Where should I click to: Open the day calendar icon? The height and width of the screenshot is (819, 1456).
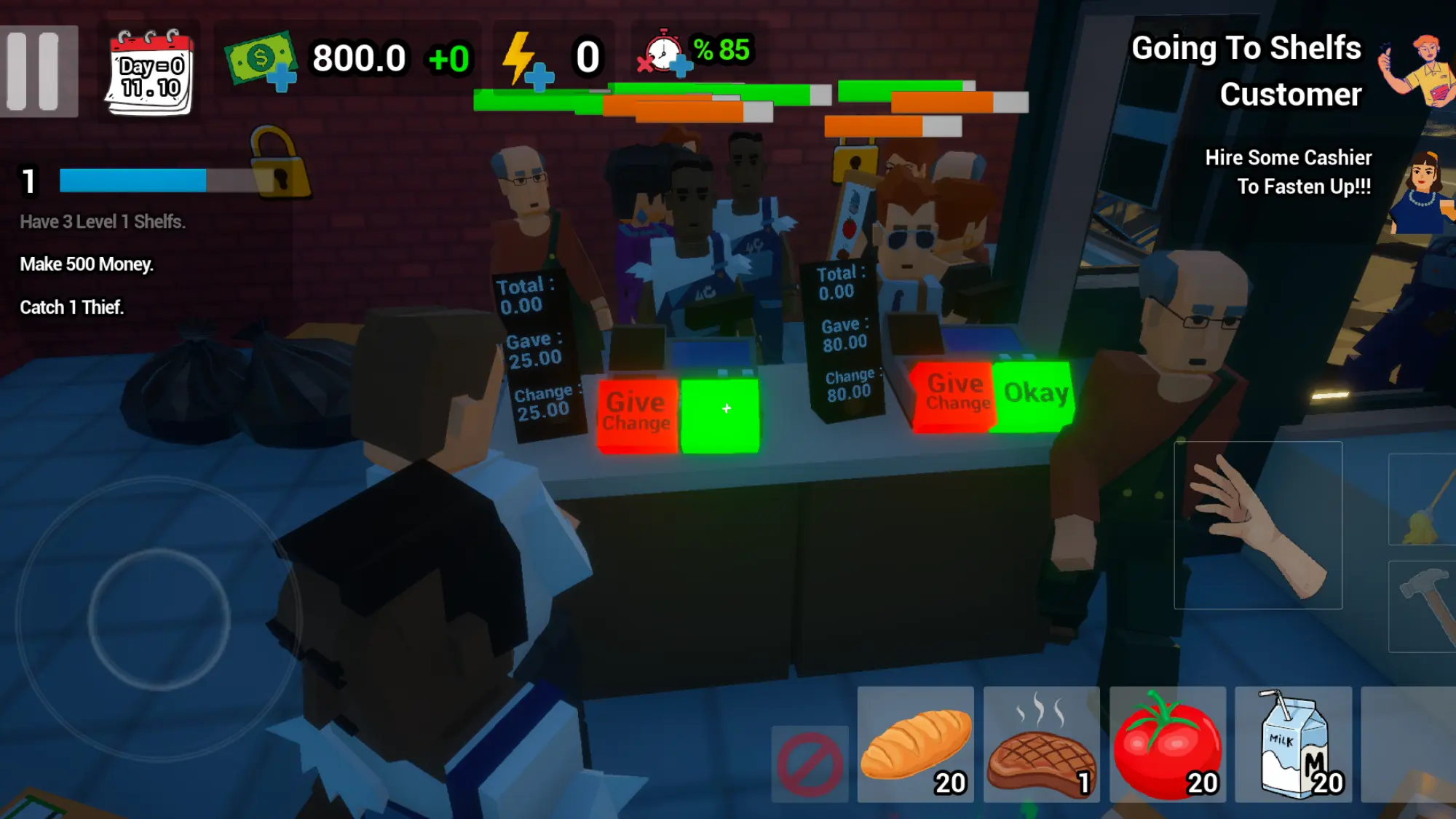pyautogui.click(x=151, y=72)
